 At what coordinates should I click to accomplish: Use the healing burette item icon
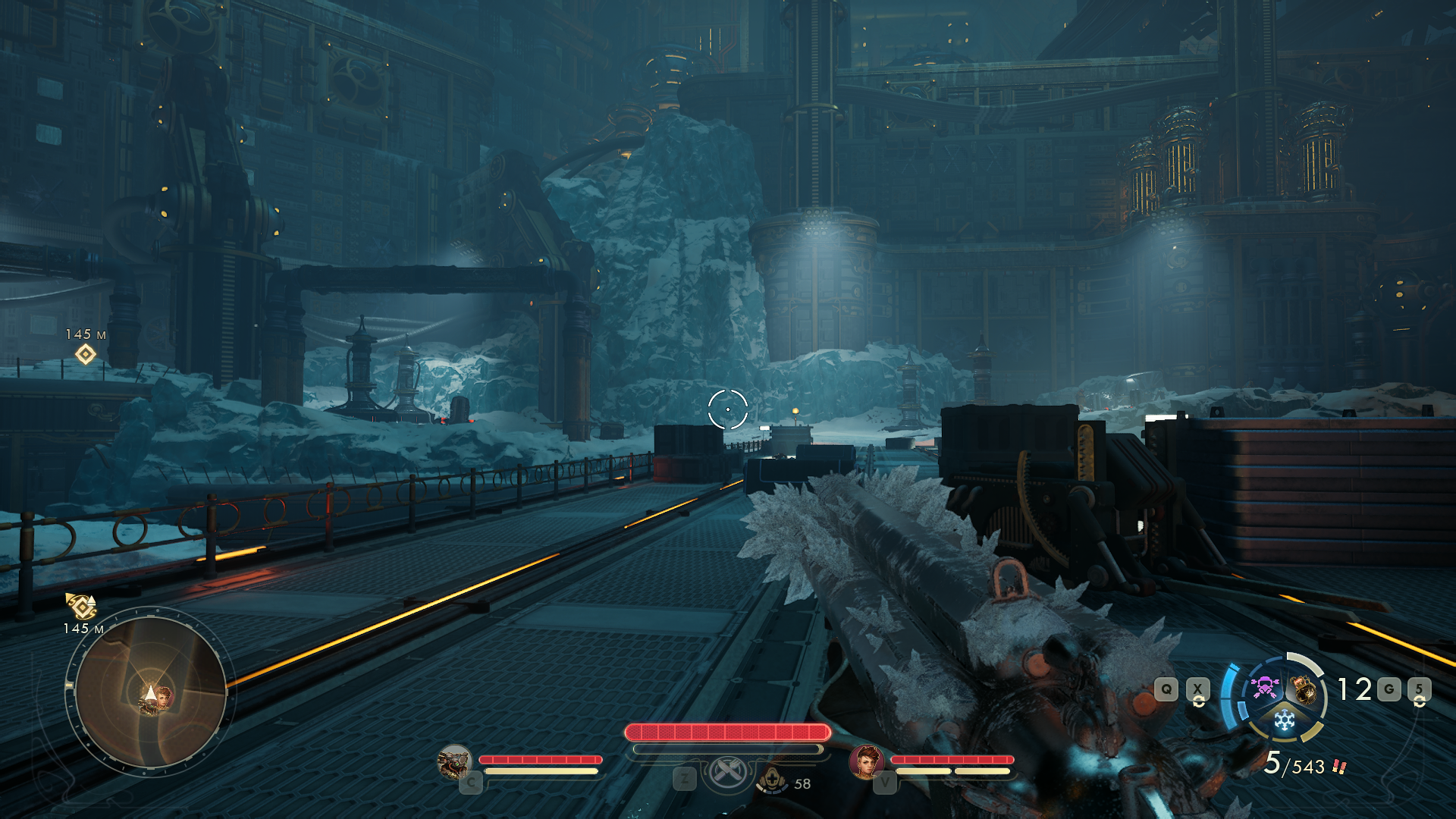coord(772,780)
